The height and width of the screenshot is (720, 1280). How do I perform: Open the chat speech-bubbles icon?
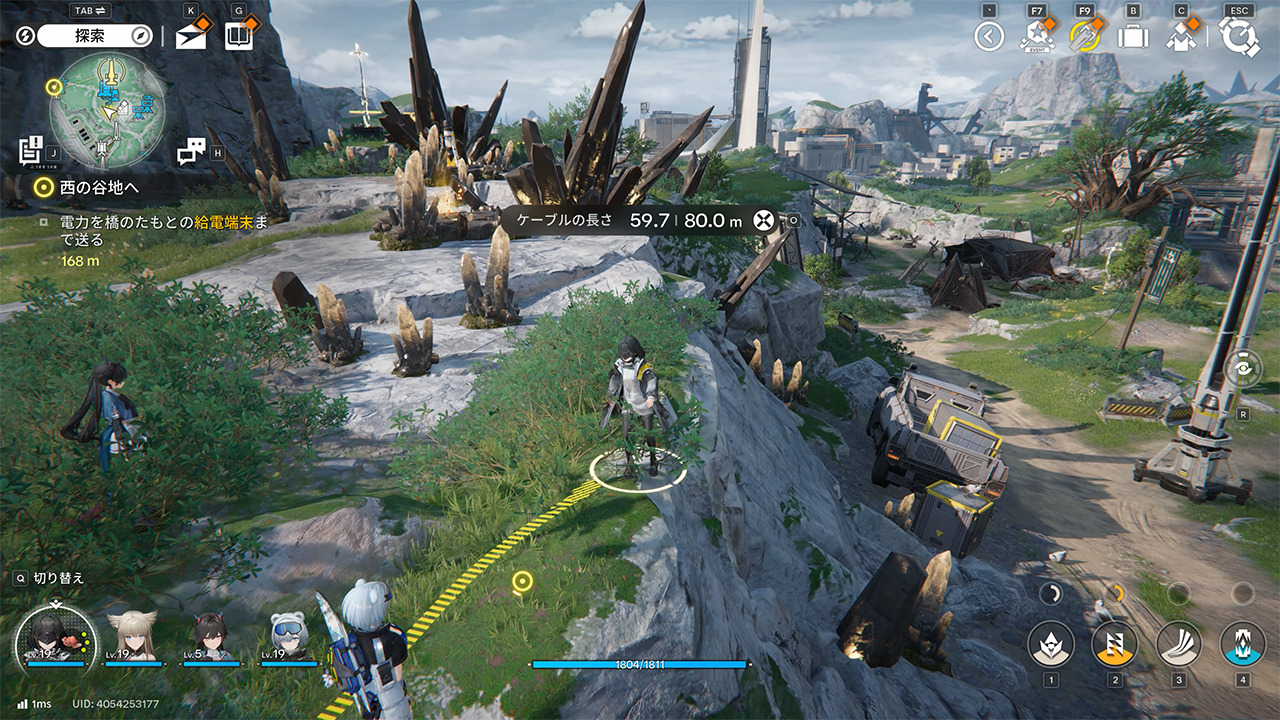[x=190, y=151]
